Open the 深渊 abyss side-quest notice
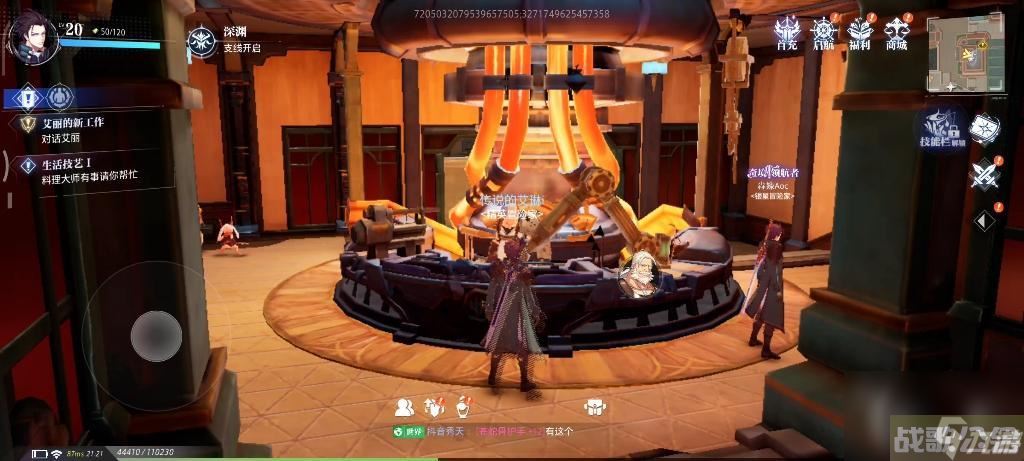 (x=200, y=41)
